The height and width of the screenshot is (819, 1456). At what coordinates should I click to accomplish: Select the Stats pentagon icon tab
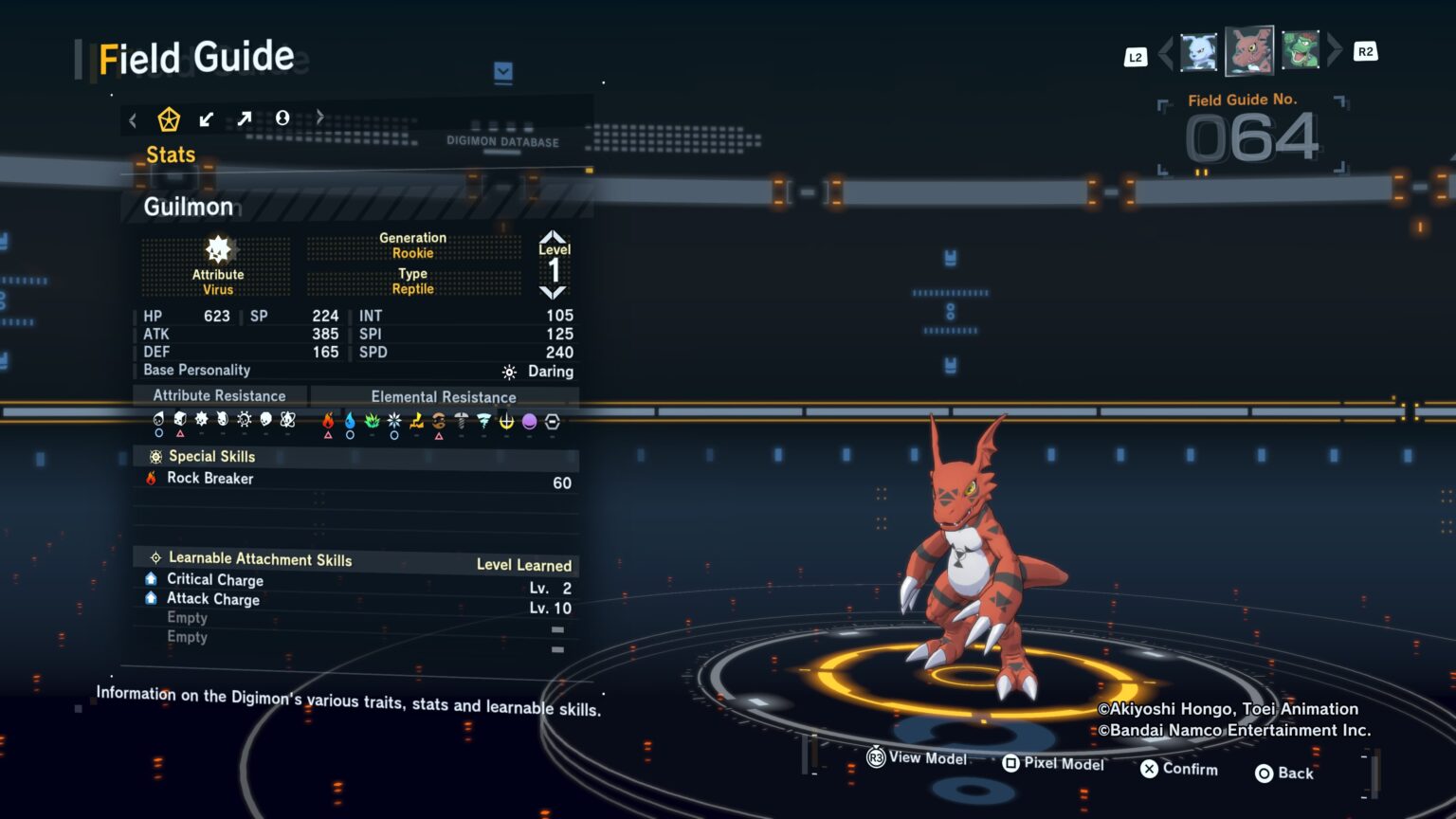coord(169,118)
